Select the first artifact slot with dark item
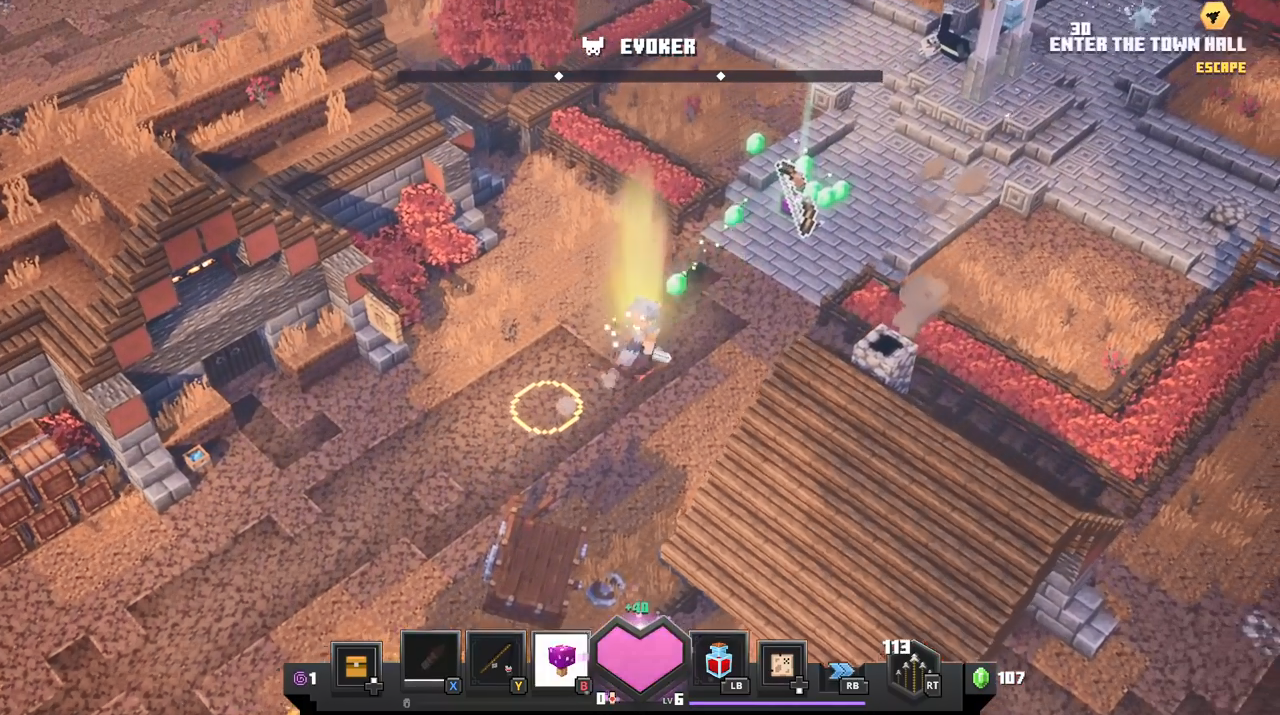This screenshot has height=715, width=1280. [x=430, y=659]
